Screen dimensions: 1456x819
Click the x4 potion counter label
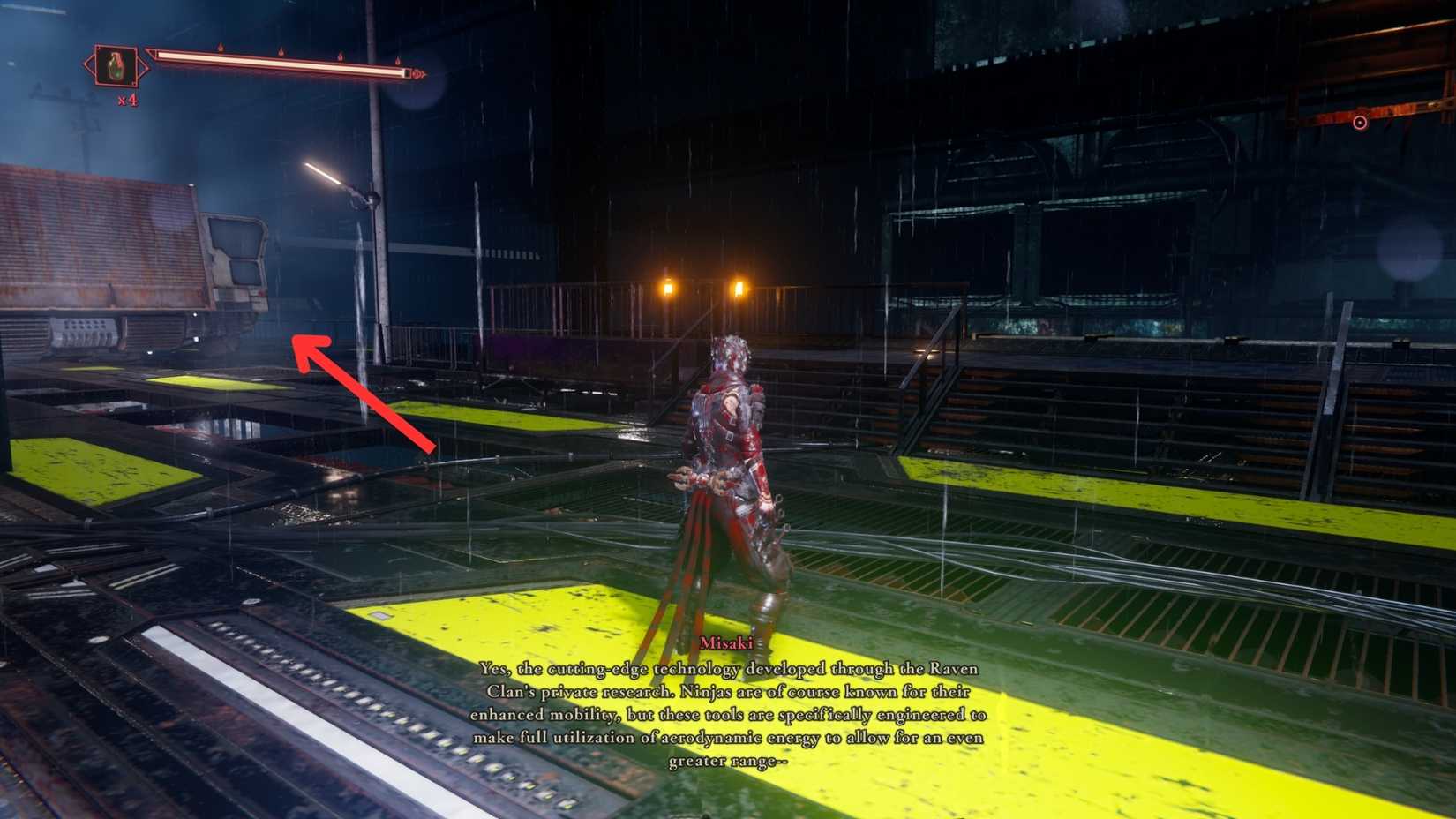pos(128,100)
